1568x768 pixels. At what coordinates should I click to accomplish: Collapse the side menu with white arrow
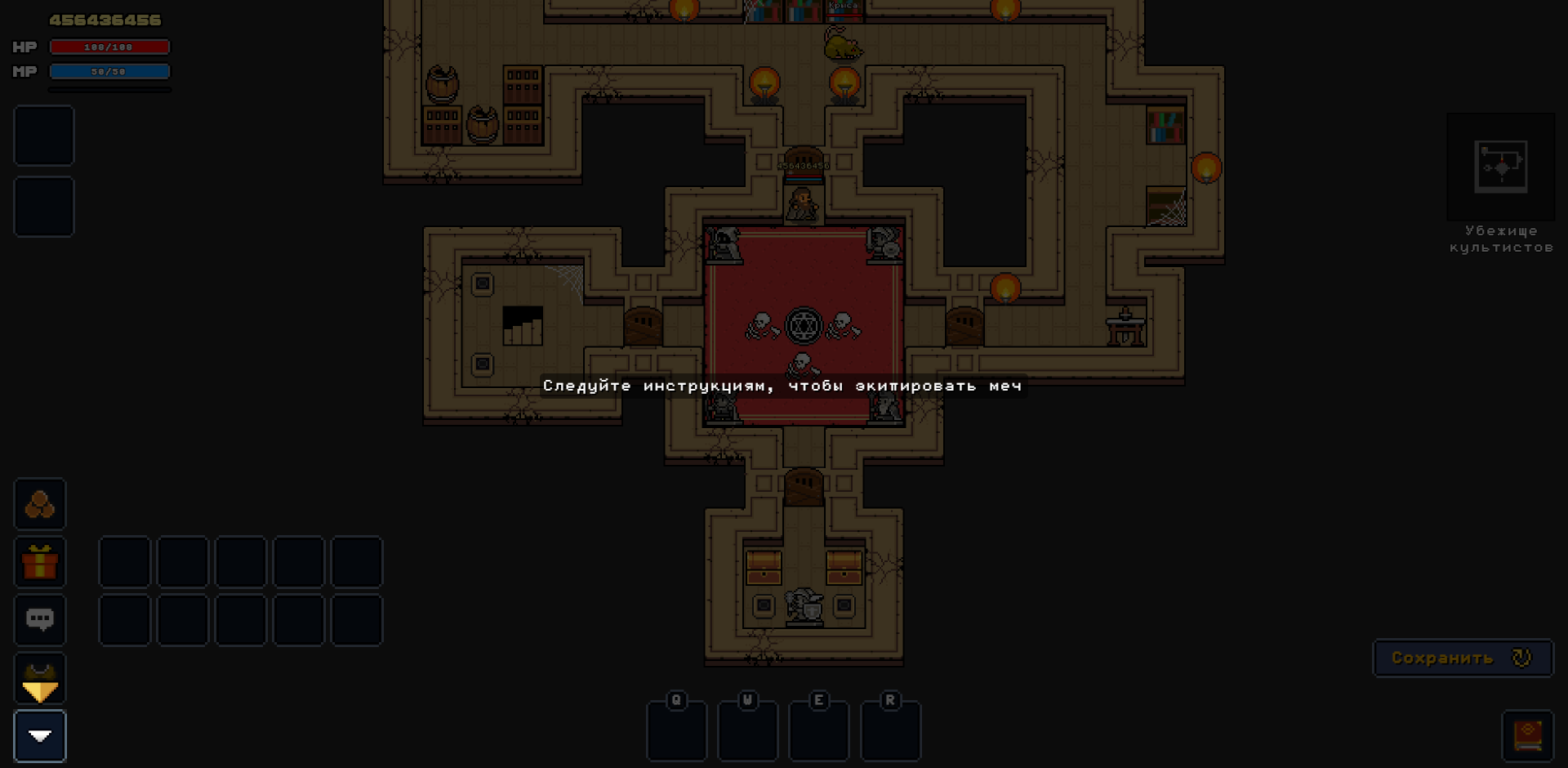(40, 736)
